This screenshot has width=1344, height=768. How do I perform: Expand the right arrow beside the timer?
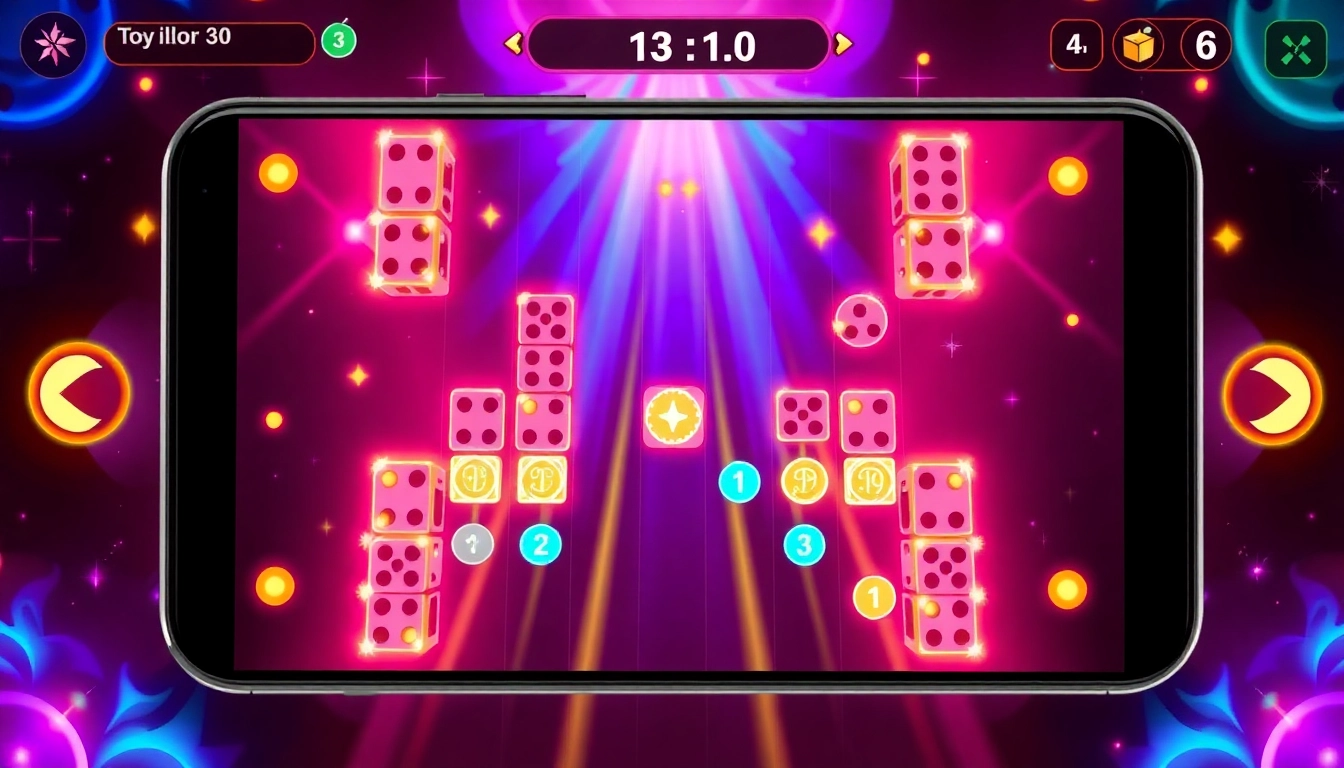[845, 45]
